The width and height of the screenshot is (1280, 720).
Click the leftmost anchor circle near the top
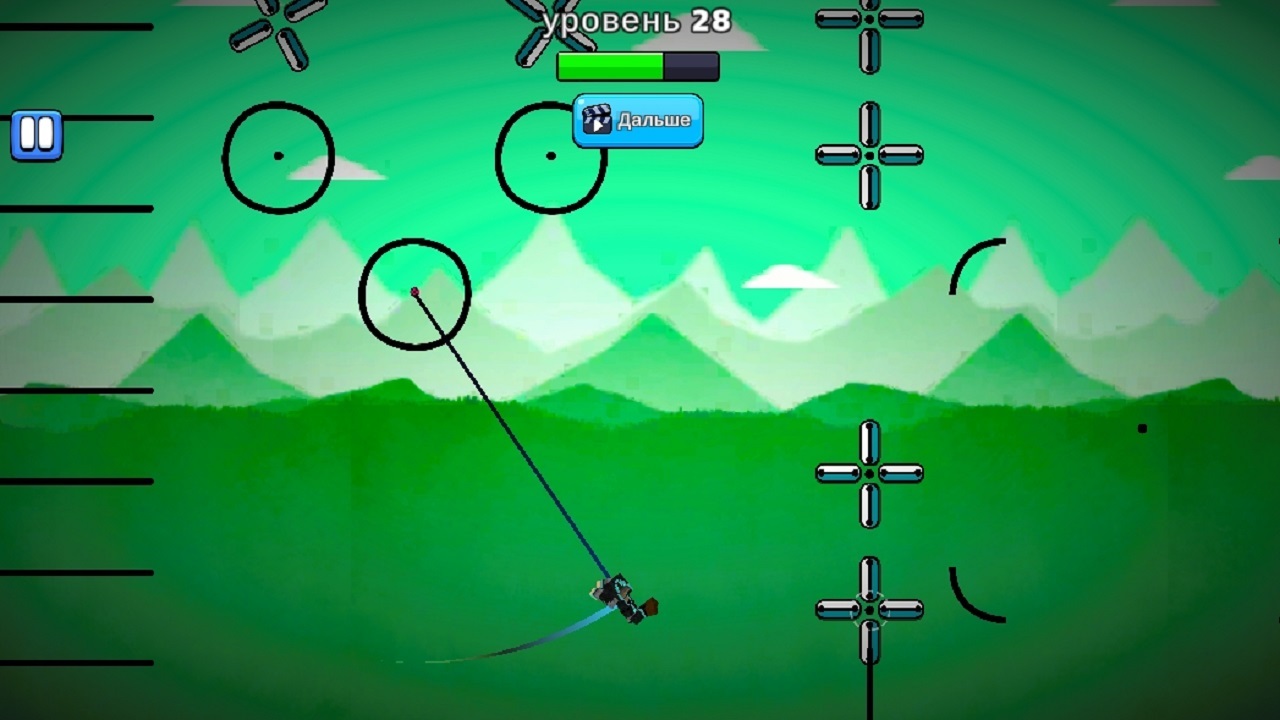pyautogui.click(x=278, y=156)
